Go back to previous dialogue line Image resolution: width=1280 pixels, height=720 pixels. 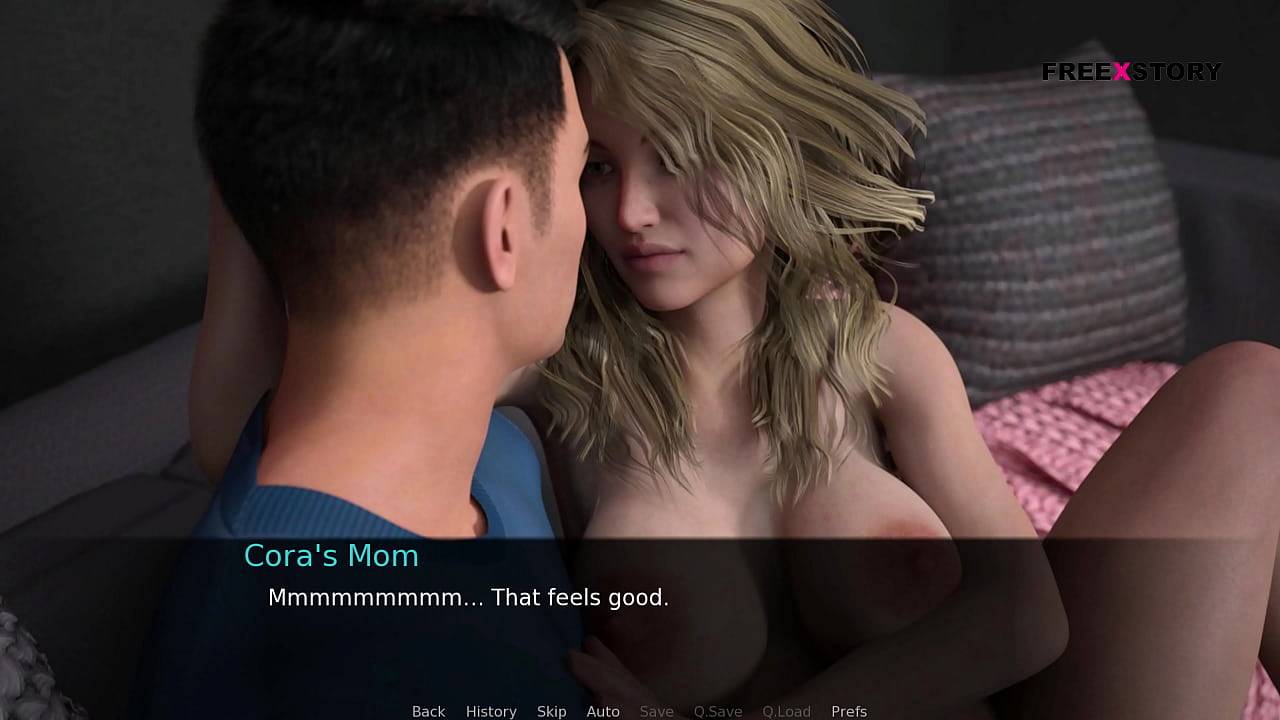coord(428,711)
